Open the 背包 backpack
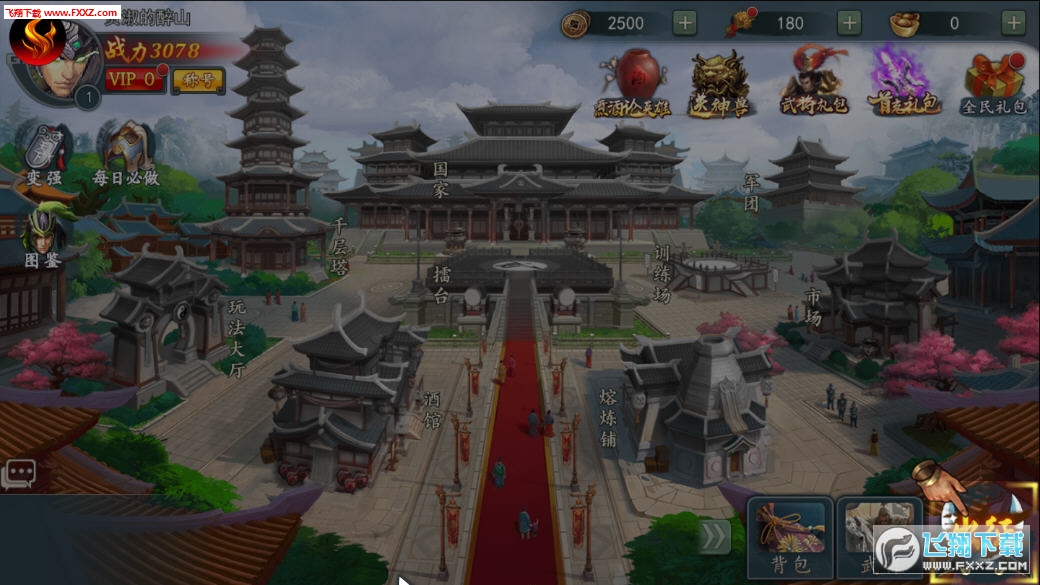This screenshot has height=585, width=1040. point(789,537)
